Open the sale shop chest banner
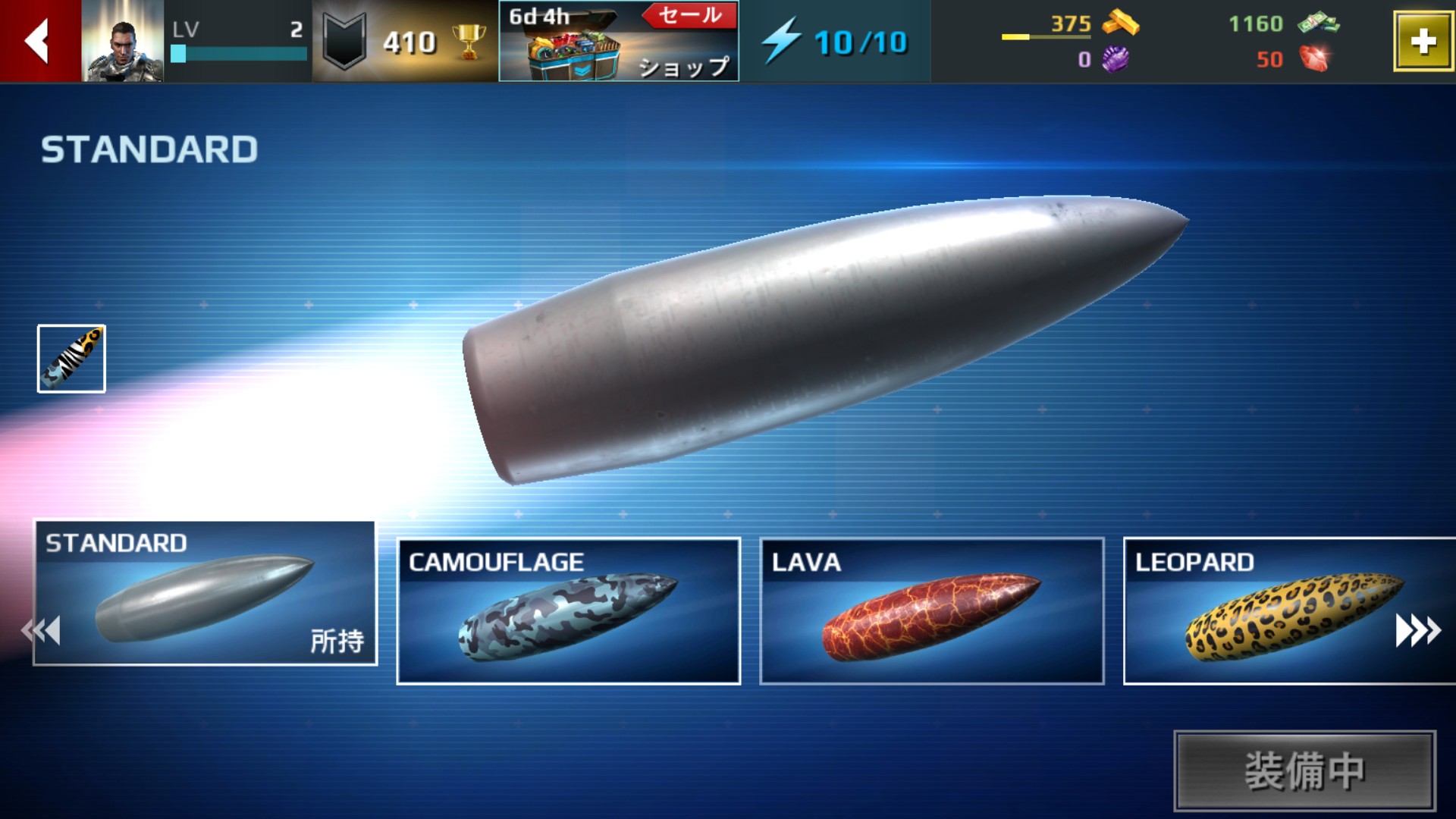 coord(618,41)
